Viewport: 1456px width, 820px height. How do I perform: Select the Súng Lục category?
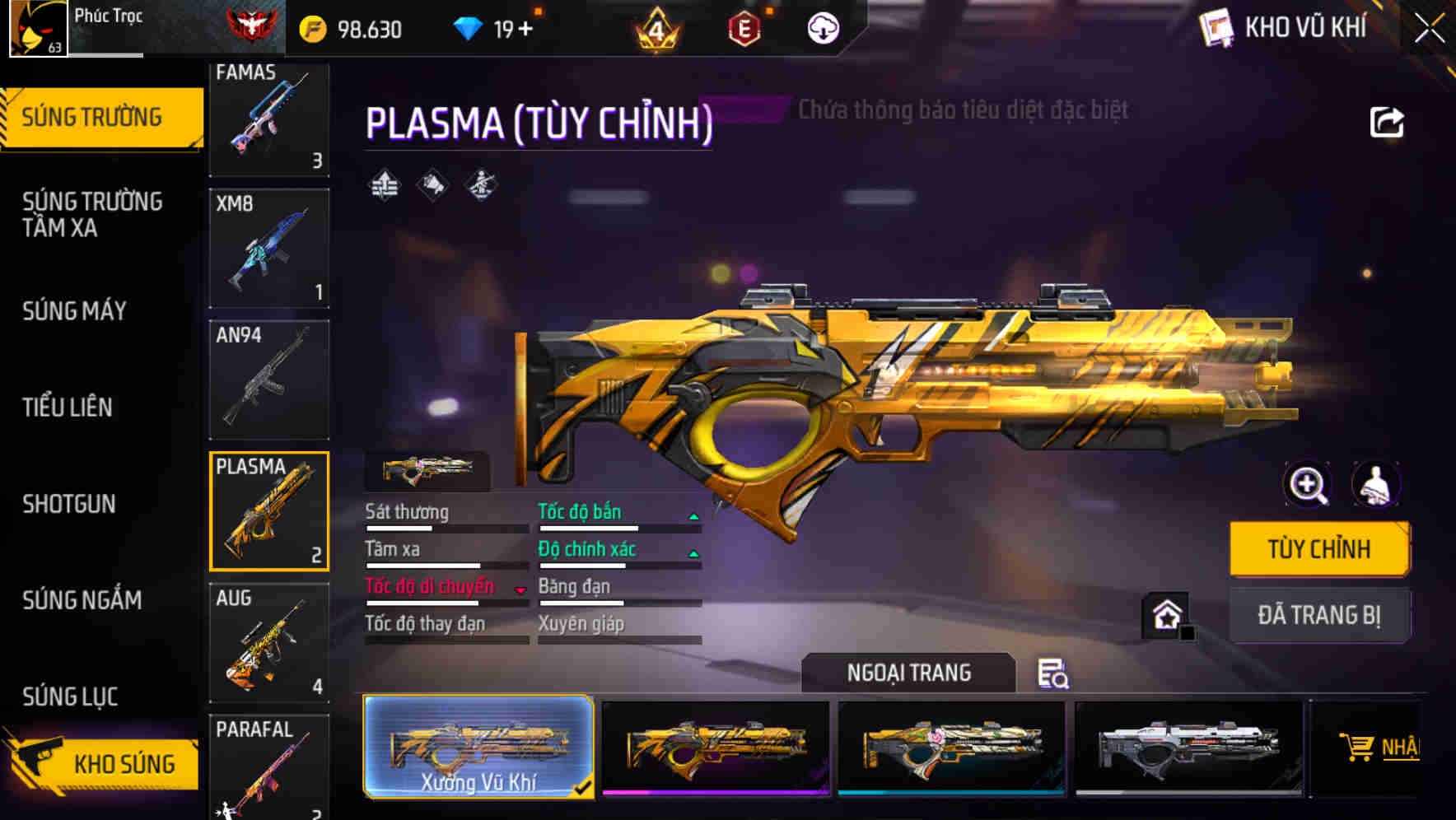tap(70, 697)
